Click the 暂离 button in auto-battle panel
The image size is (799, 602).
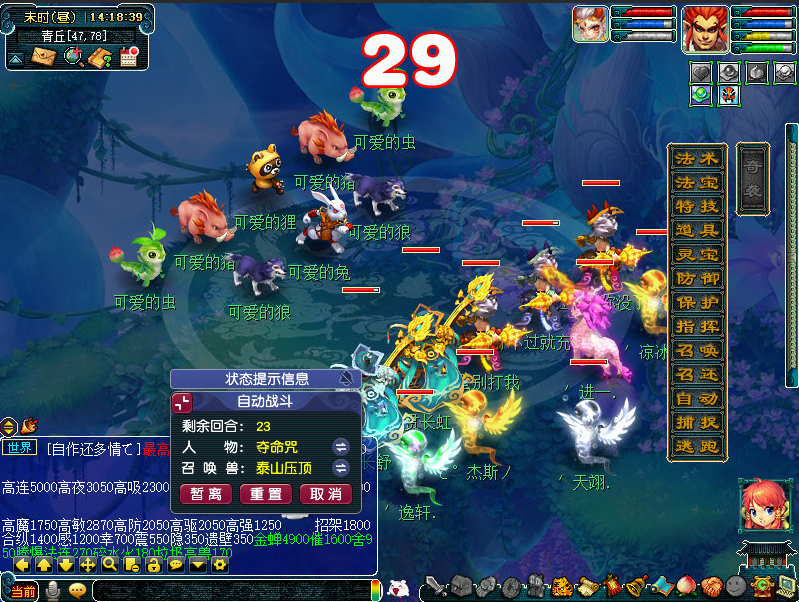[x=206, y=494]
